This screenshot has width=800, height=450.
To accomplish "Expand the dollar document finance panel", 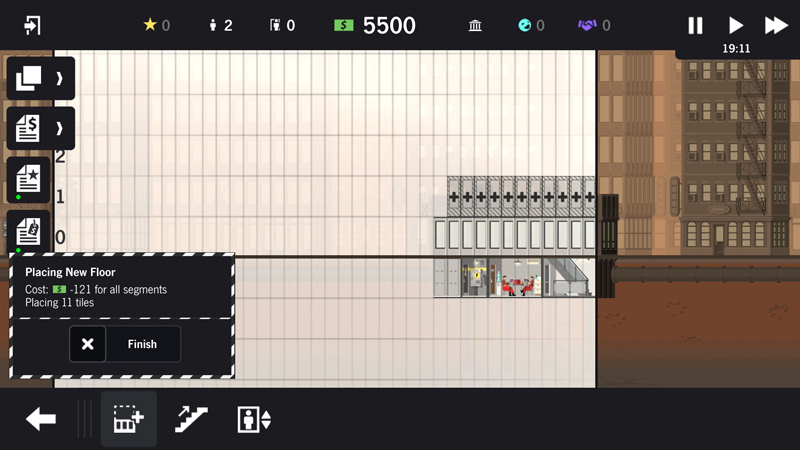I will [40, 128].
